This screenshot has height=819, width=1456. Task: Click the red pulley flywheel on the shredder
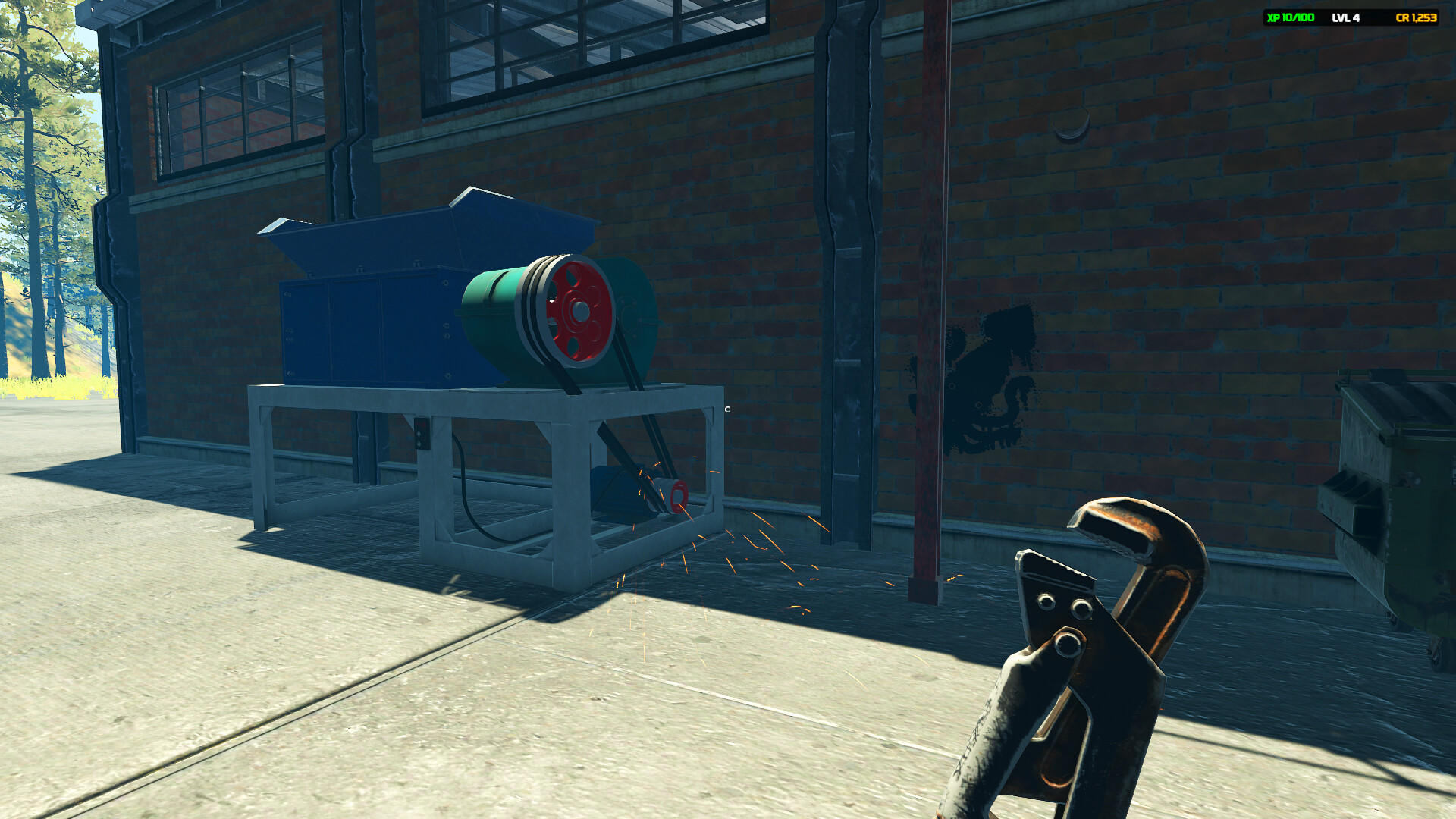(x=579, y=311)
